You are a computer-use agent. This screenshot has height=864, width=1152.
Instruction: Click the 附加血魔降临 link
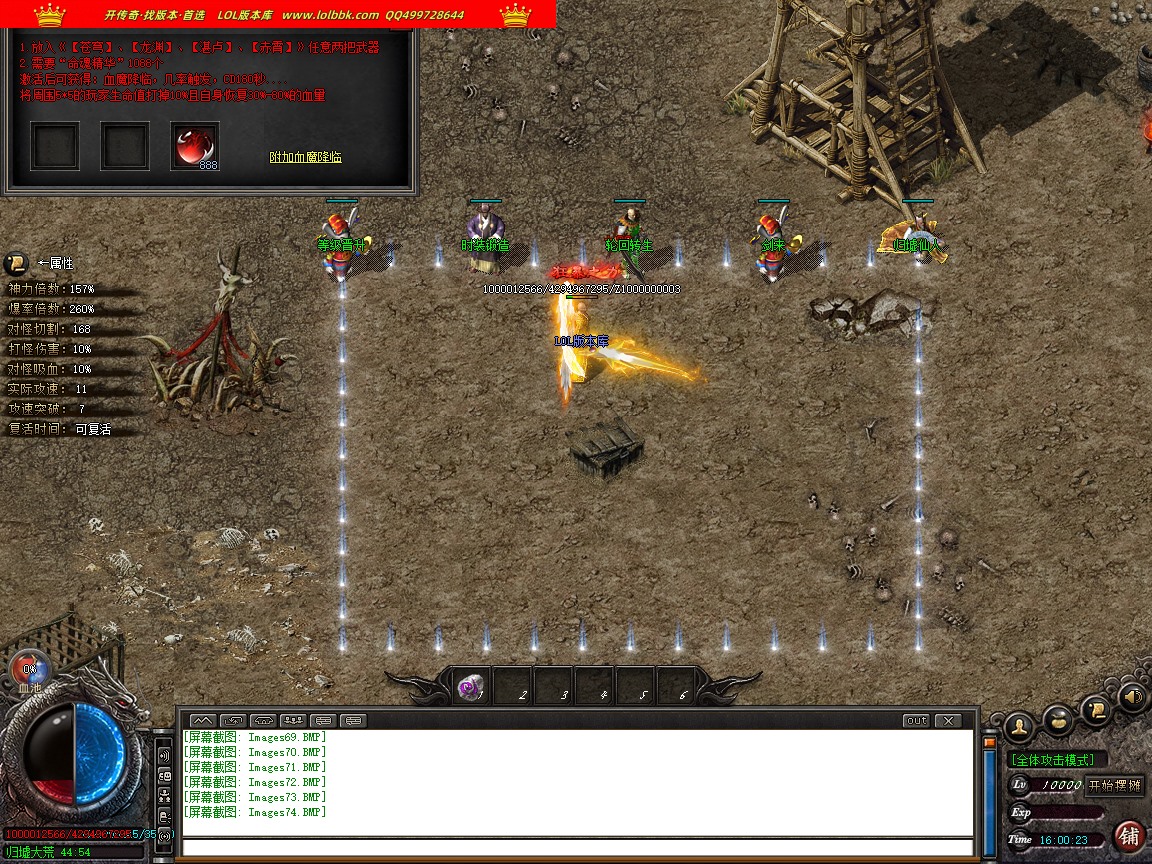[x=306, y=157]
